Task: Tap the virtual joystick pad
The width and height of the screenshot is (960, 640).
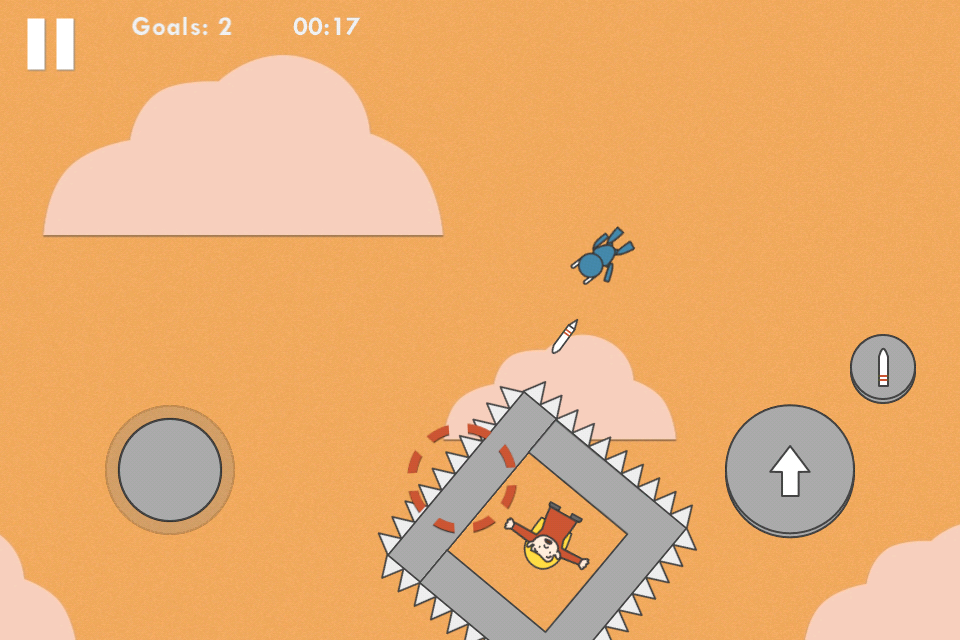Action: [170, 470]
